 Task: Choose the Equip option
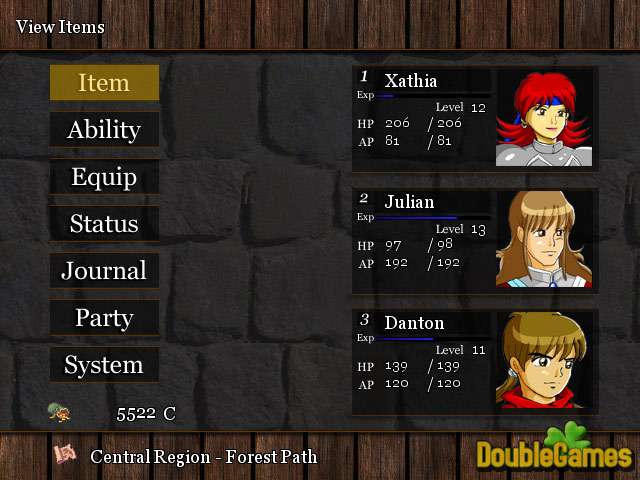coord(104,176)
